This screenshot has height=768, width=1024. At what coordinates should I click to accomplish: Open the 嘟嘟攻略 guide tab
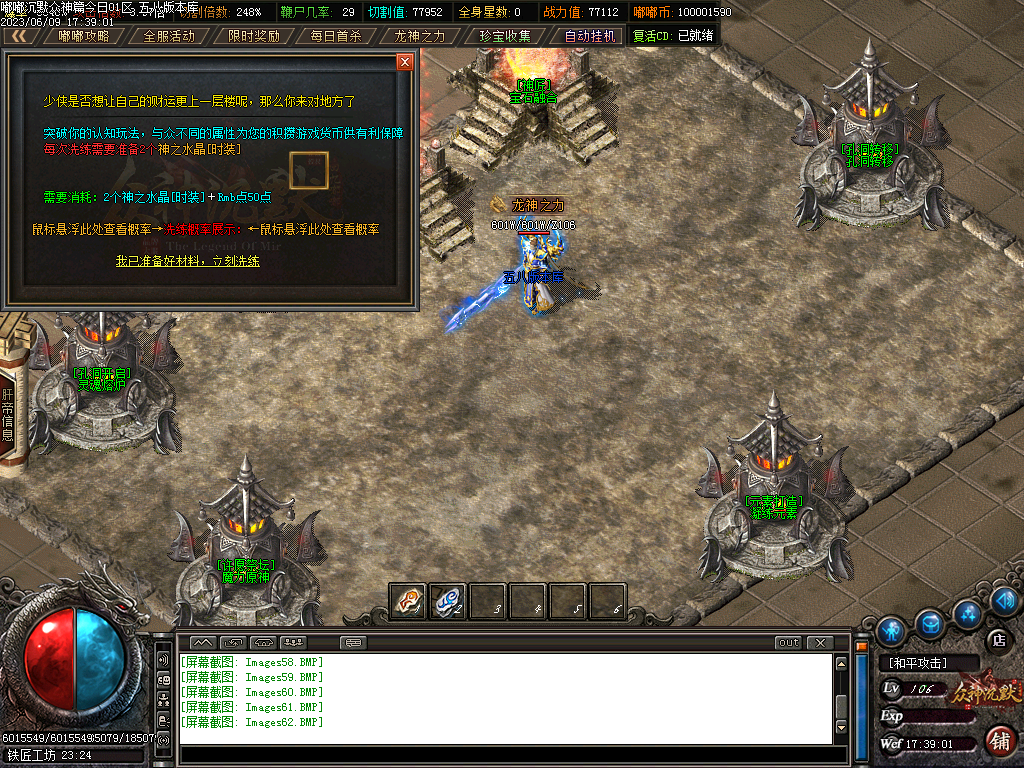pos(84,36)
